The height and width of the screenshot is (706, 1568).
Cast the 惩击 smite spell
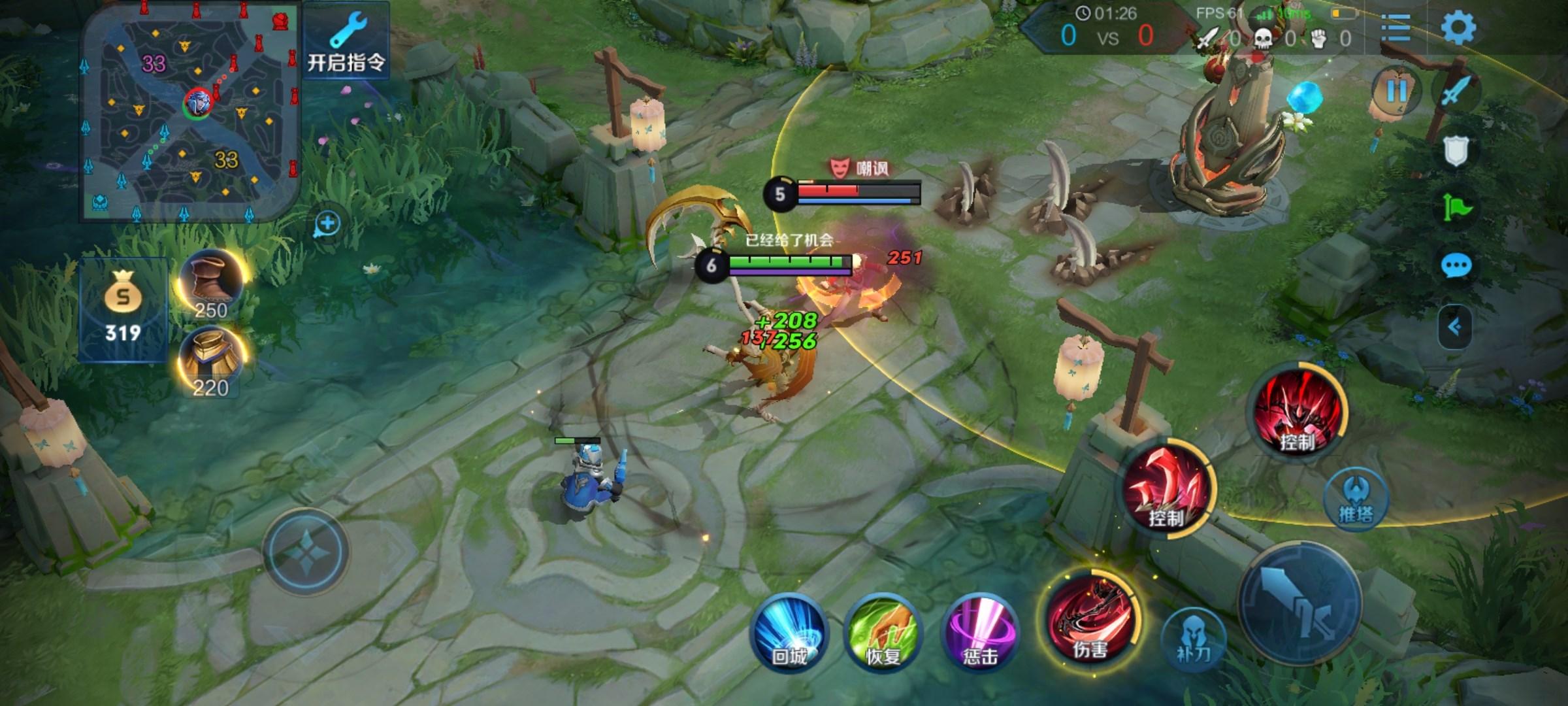click(x=980, y=634)
